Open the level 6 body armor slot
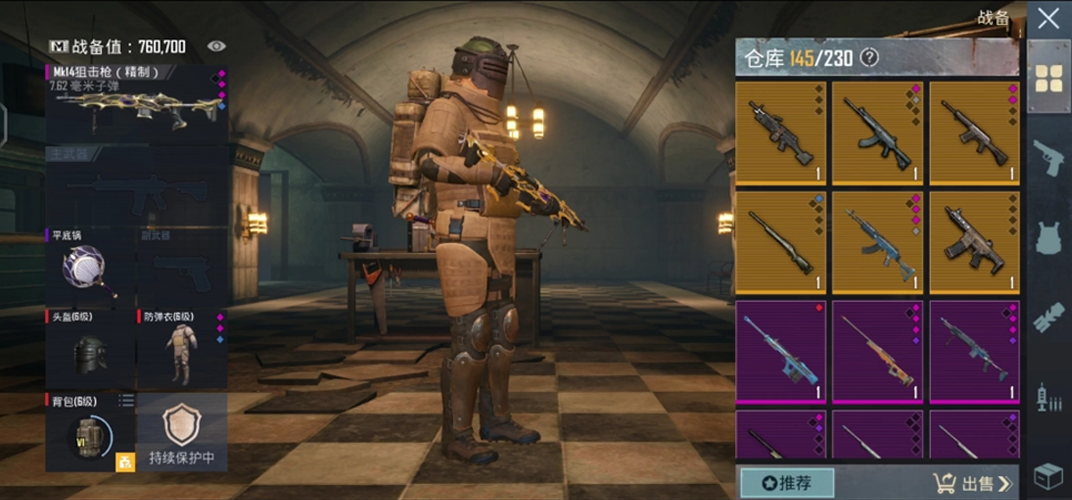The height and width of the screenshot is (500, 1072). pyautogui.click(x=181, y=350)
